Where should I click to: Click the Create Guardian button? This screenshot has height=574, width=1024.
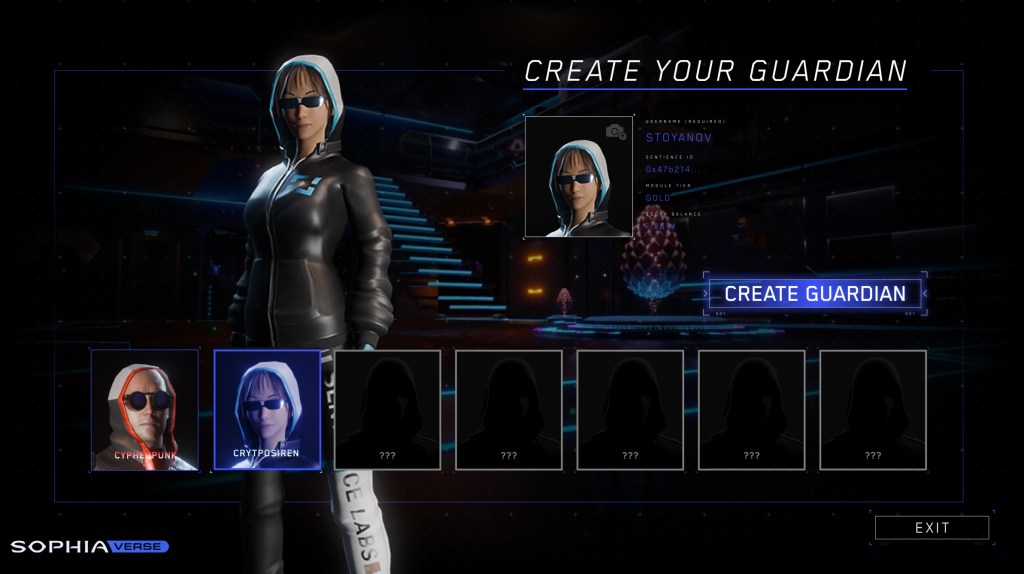814,294
